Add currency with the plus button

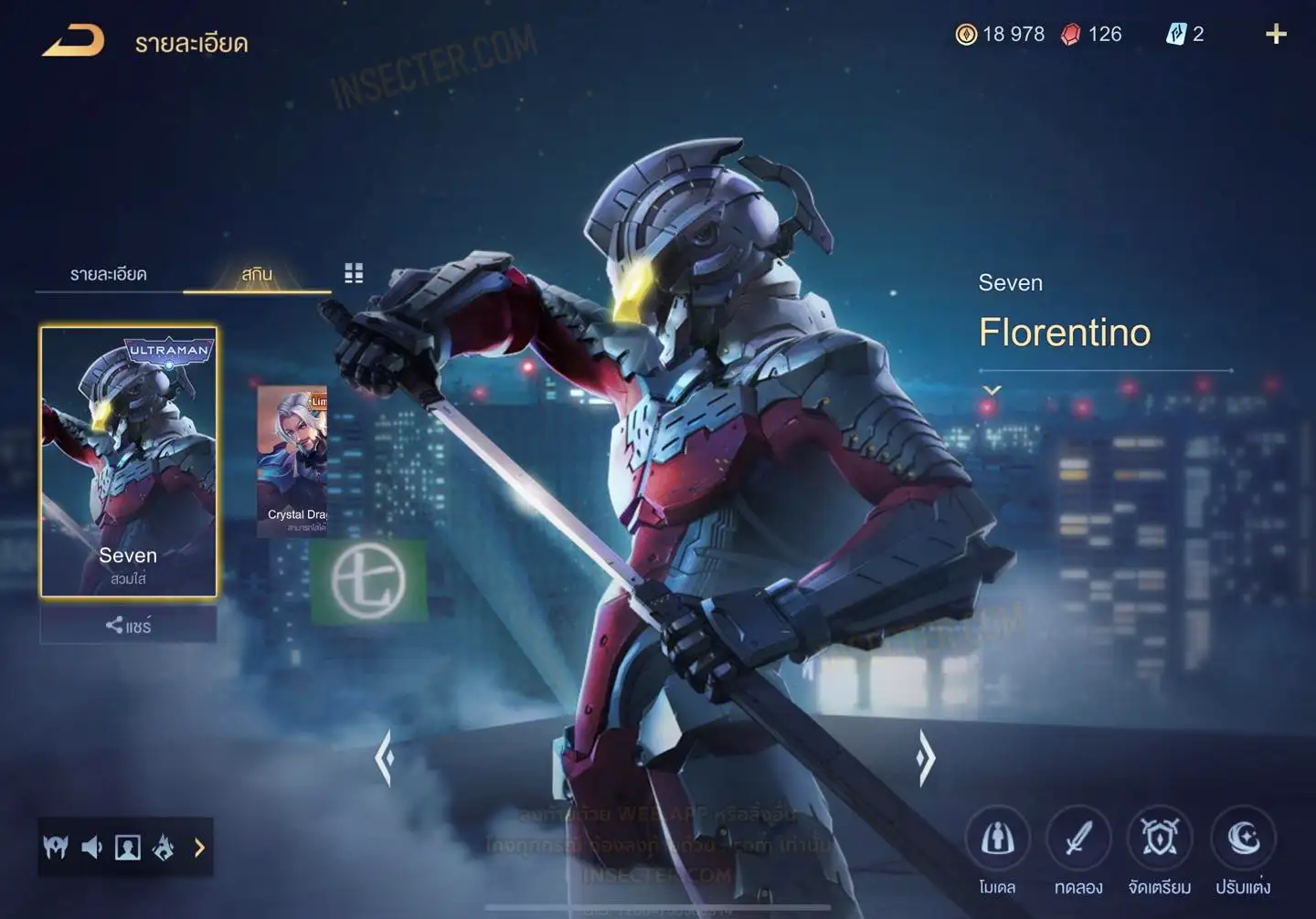click(1276, 35)
